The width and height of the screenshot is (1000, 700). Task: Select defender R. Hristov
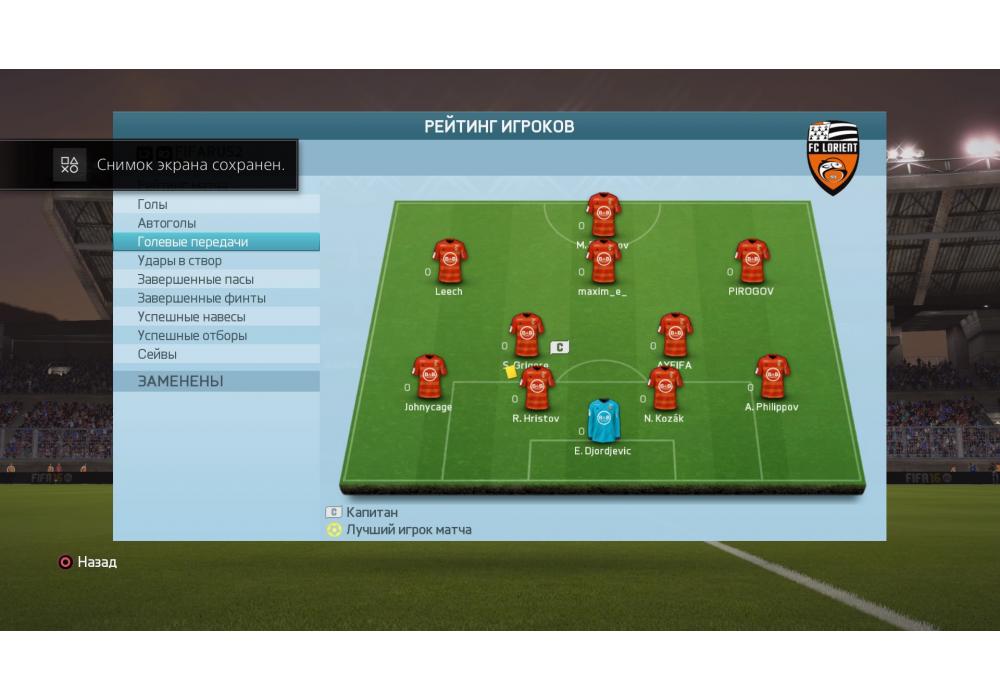tap(537, 388)
